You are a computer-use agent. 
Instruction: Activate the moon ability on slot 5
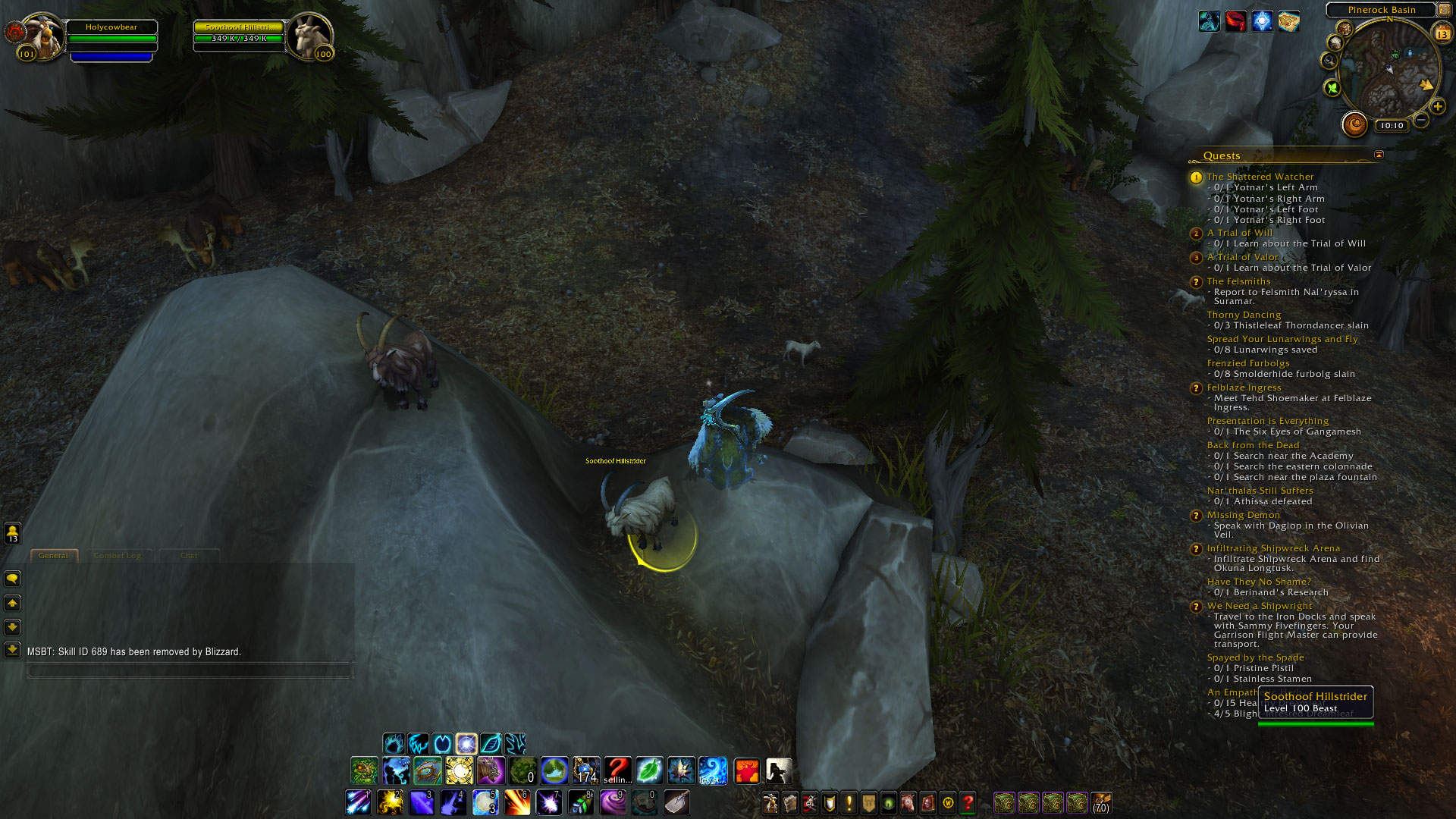point(485,802)
